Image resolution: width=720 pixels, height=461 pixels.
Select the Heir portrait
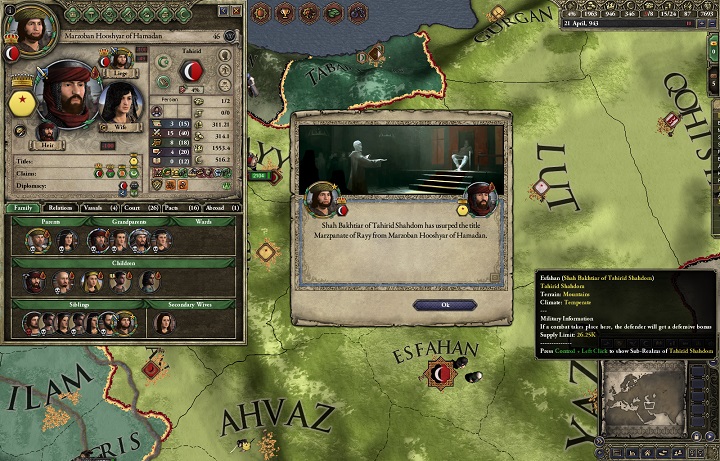47,130
